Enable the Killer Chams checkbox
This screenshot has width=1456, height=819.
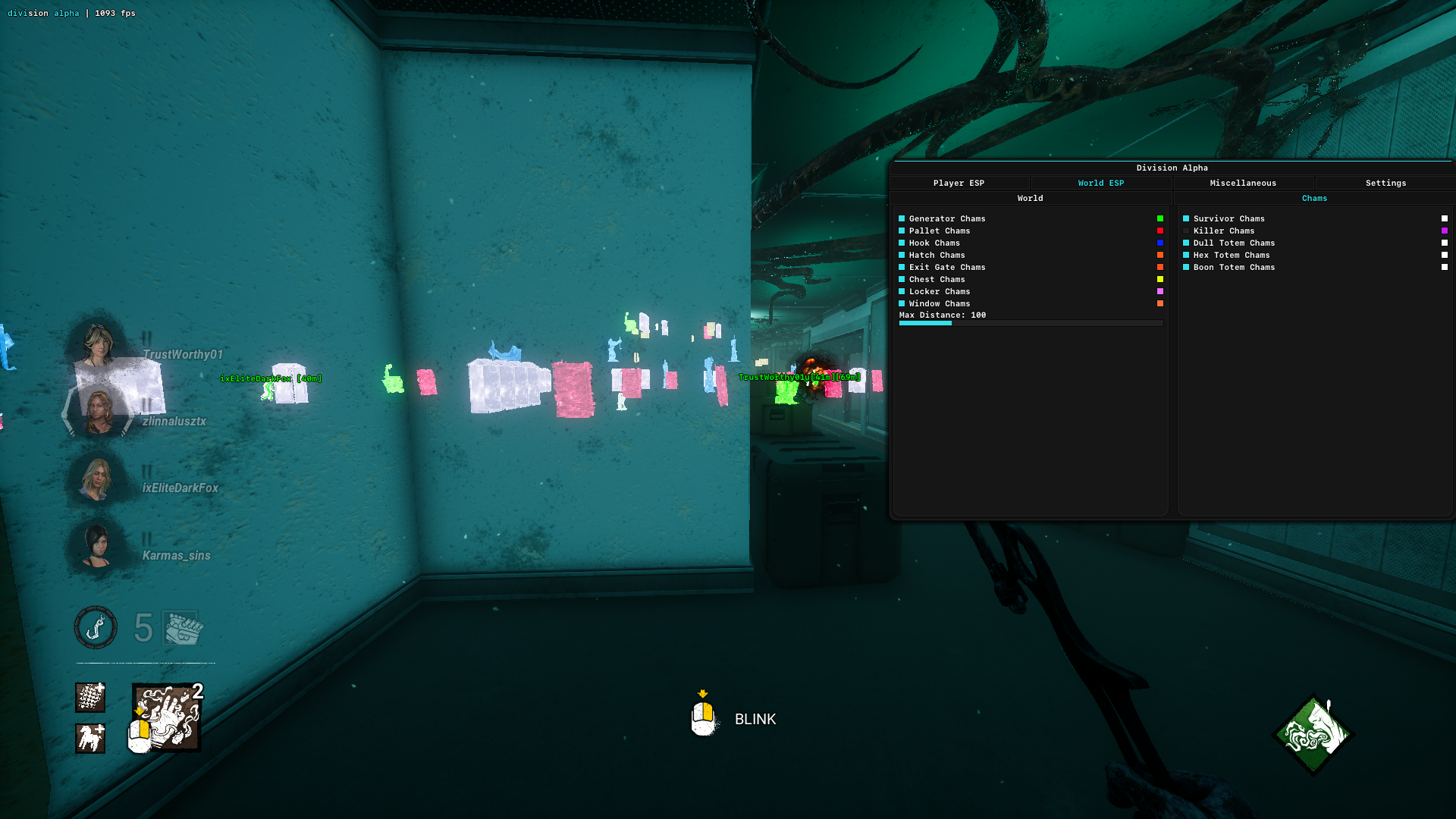click(1186, 231)
